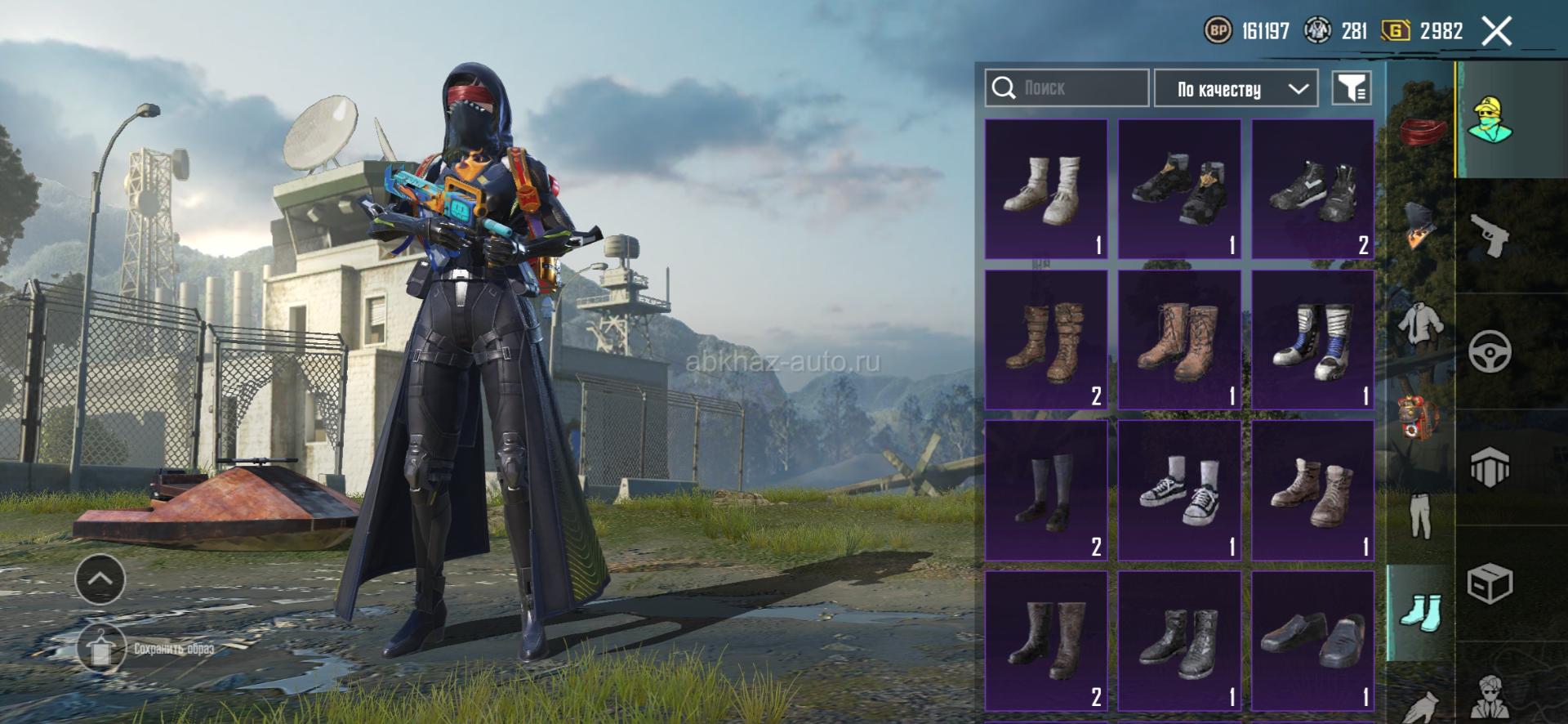Show the shirt and tie clothing category

point(1422,323)
